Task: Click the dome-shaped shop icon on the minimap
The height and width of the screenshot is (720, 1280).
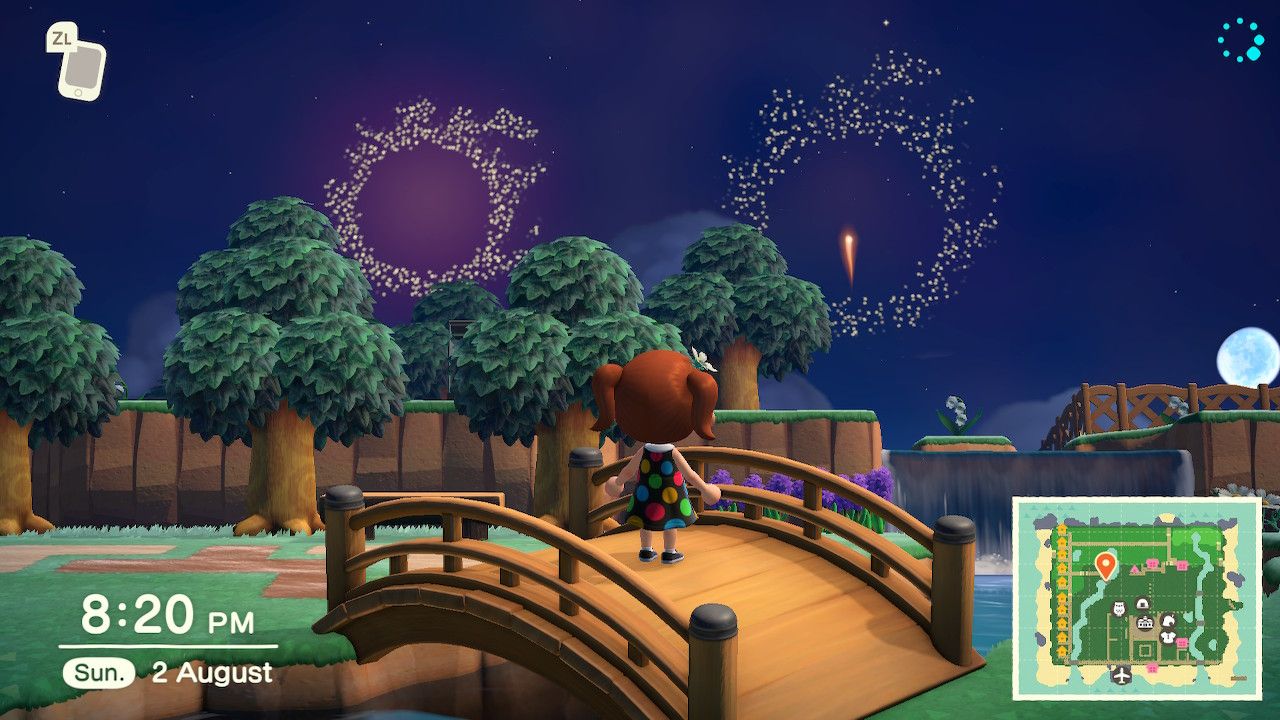Action: [x=1143, y=602]
